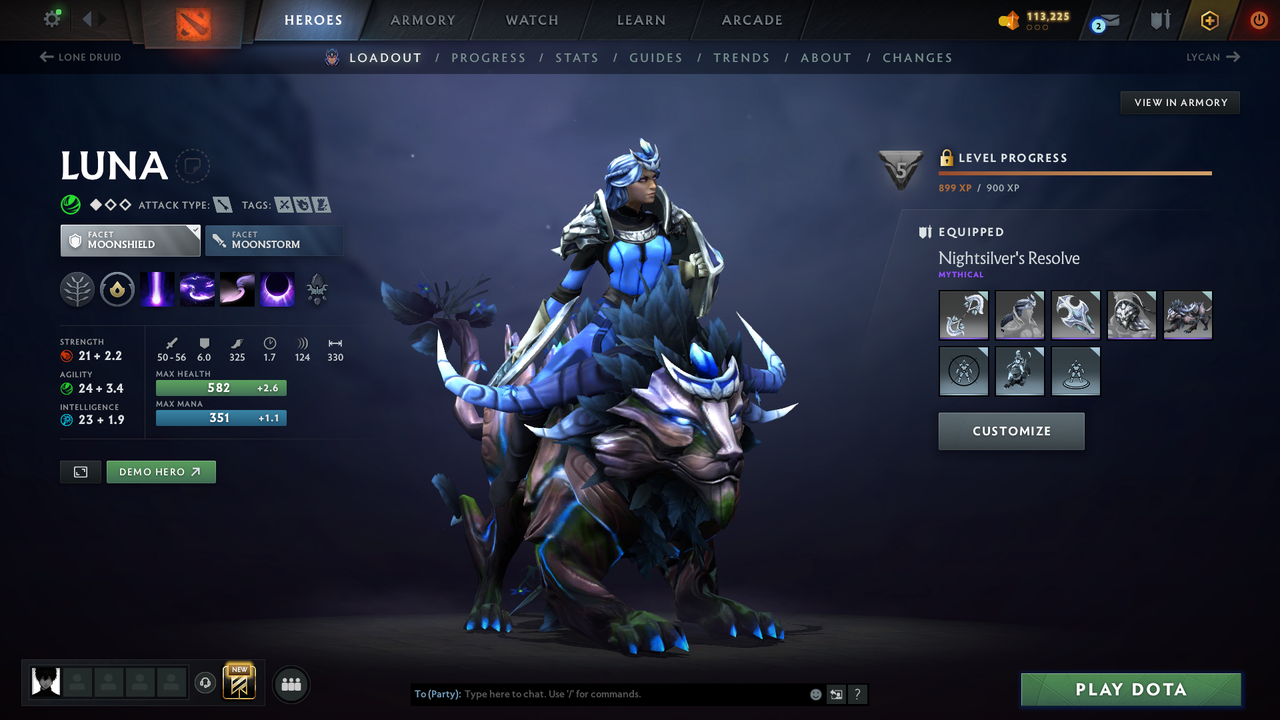
Task: Open the STATS section for Luna
Action: point(577,57)
